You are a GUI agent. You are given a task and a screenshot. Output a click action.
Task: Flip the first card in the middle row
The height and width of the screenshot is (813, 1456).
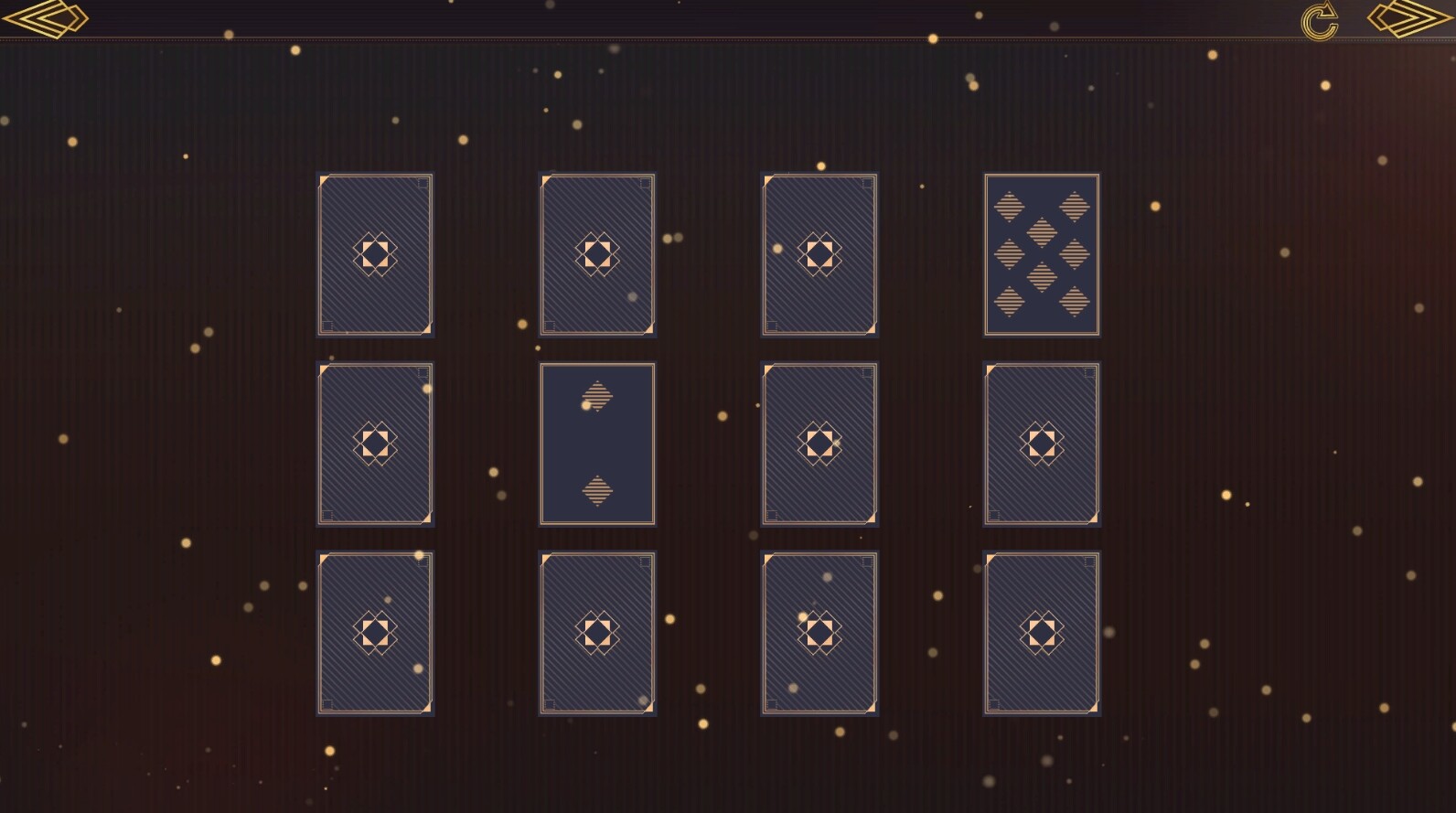[x=375, y=444]
